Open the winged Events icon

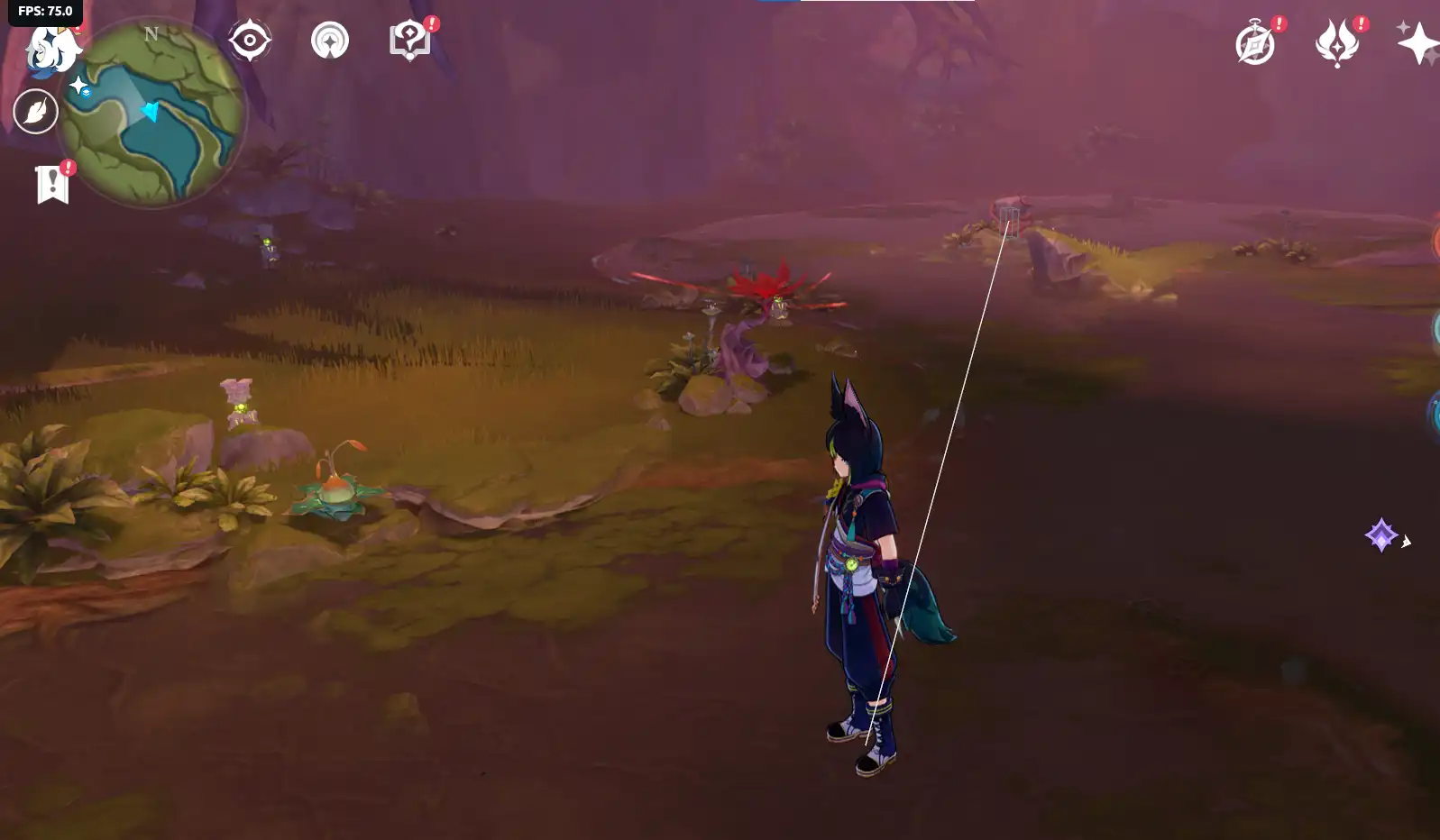click(x=1336, y=43)
